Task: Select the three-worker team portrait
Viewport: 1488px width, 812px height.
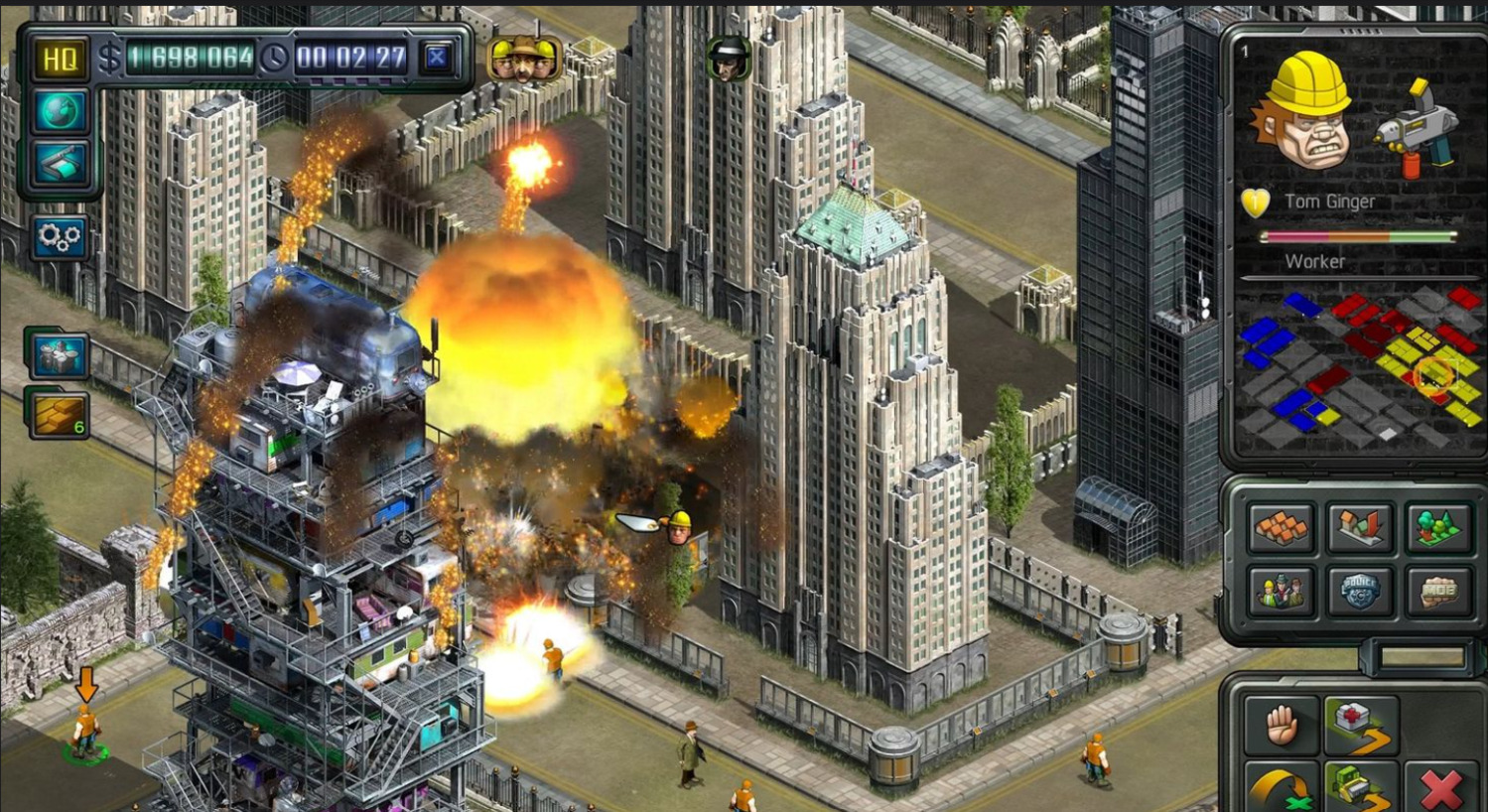Action: [x=523, y=60]
